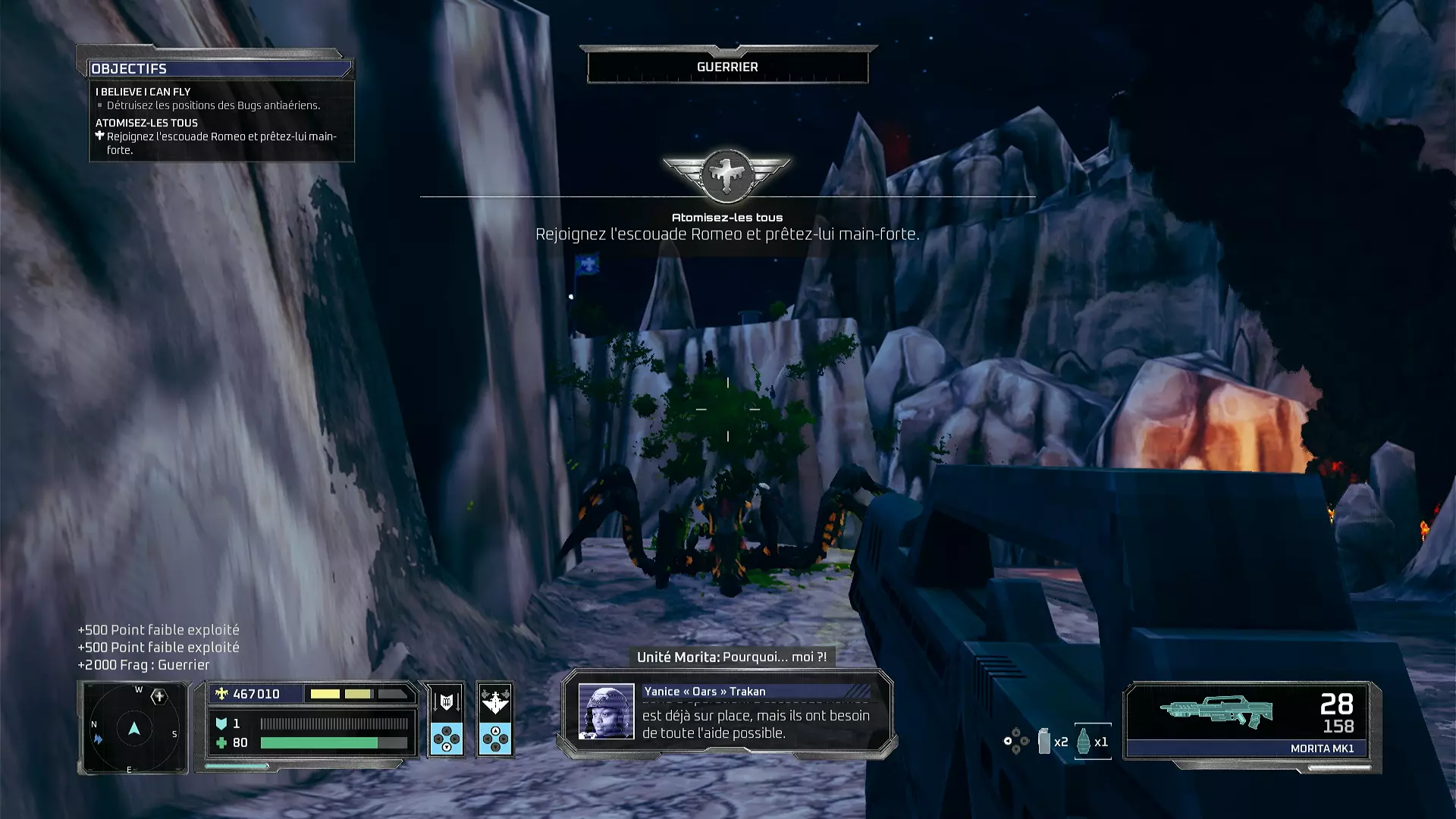This screenshot has height=819, width=1456.
Task: Open the I BELIEVE I CAN FLY objective
Action: click(143, 91)
